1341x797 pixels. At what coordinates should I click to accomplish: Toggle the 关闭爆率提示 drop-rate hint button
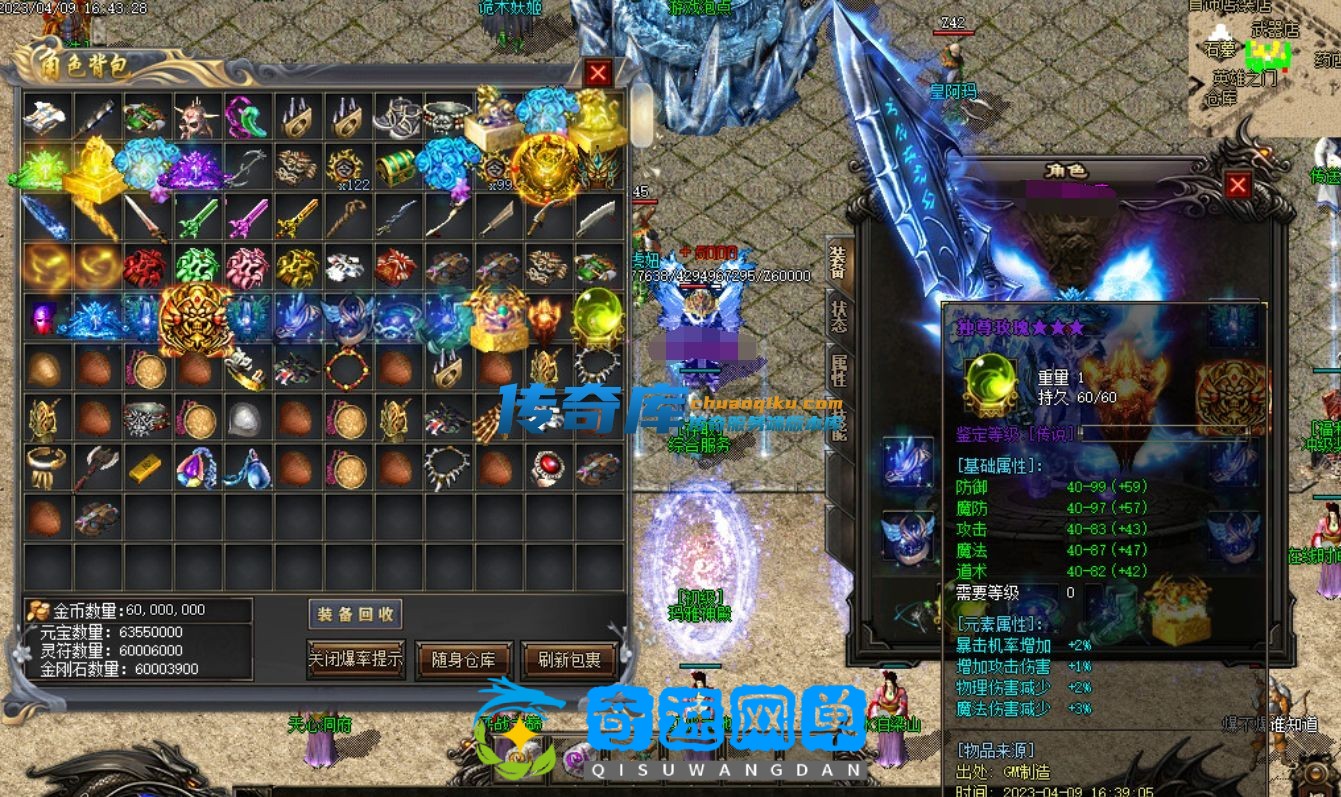[x=355, y=658]
